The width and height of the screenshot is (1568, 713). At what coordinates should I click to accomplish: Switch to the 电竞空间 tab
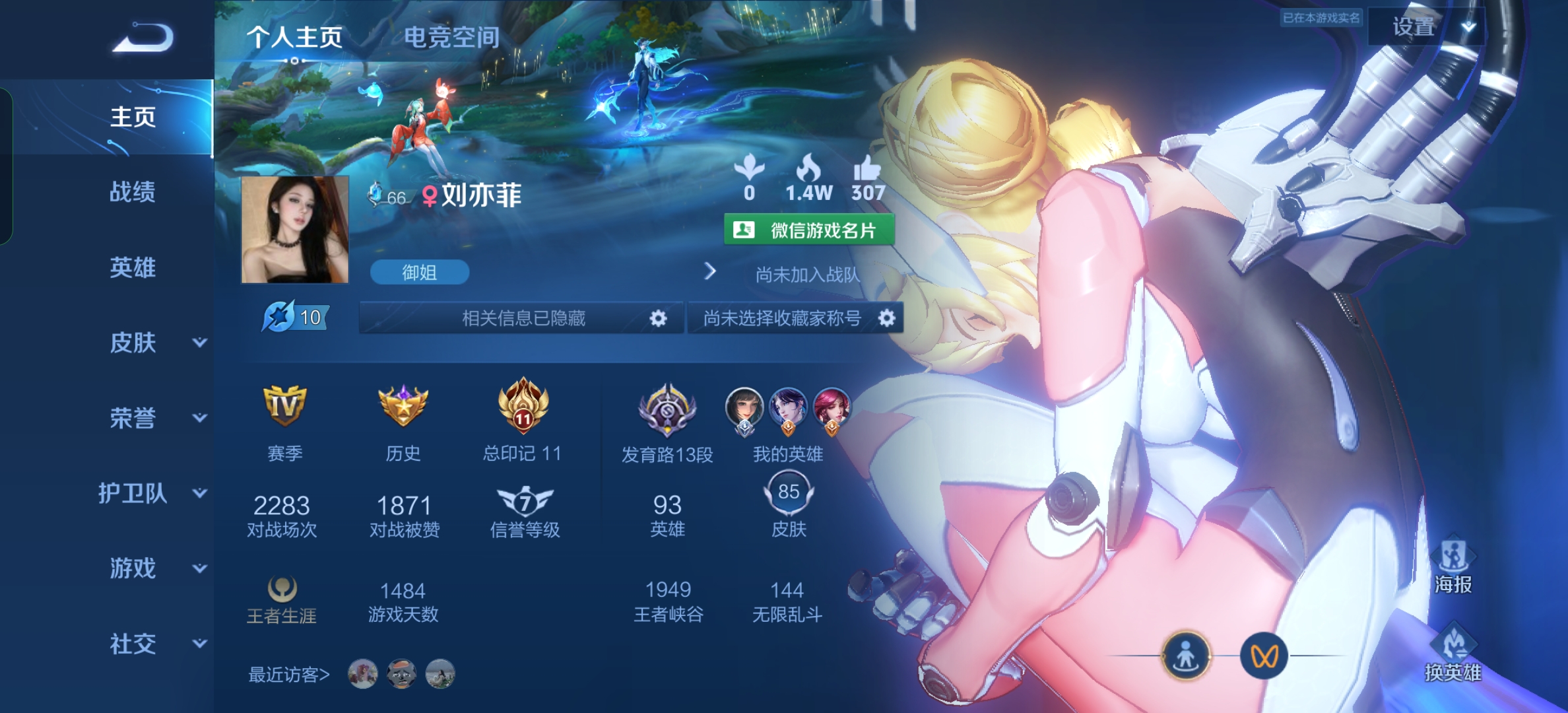pos(452,38)
